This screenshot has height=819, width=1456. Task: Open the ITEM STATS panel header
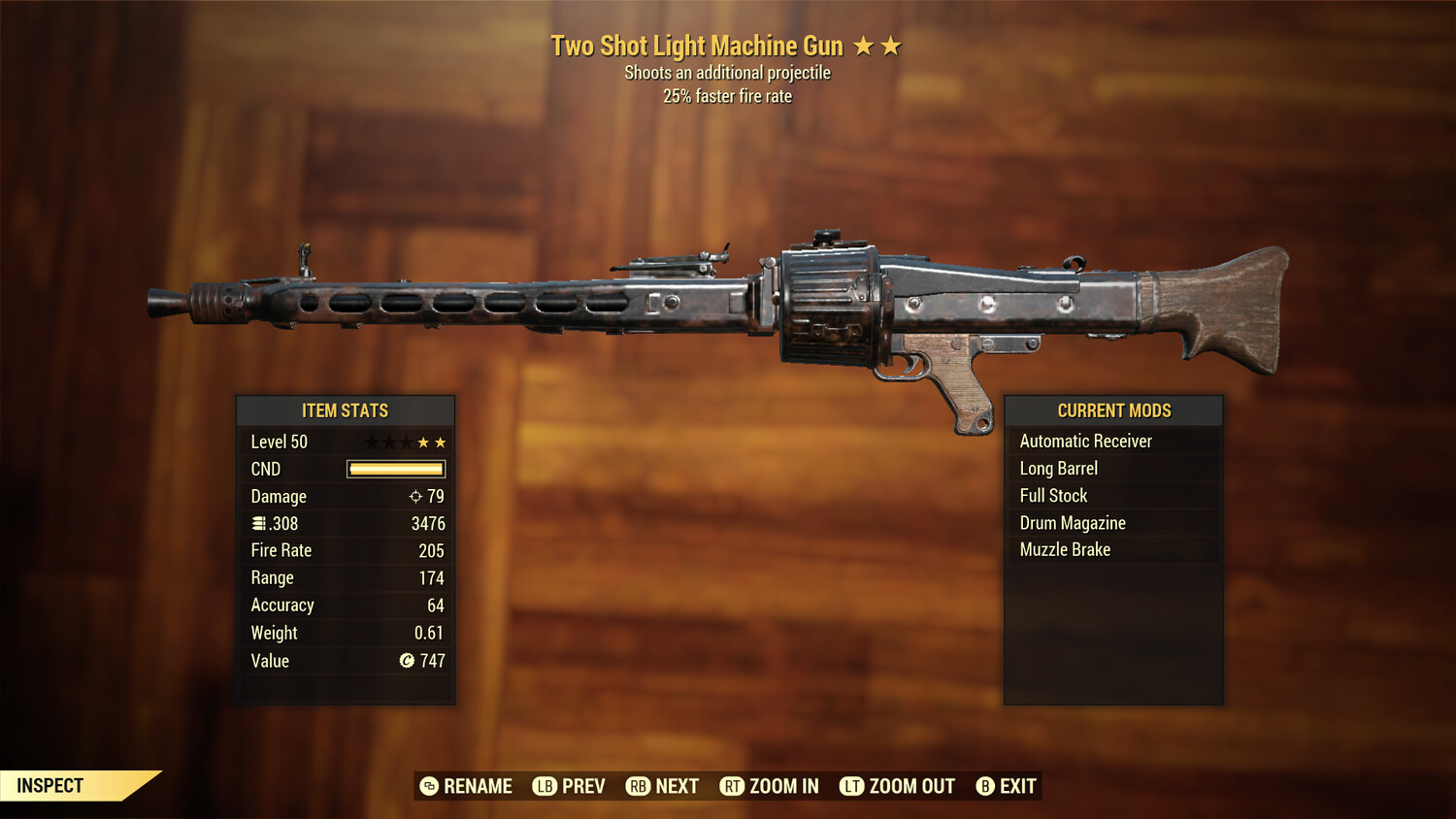pos(346,410)
